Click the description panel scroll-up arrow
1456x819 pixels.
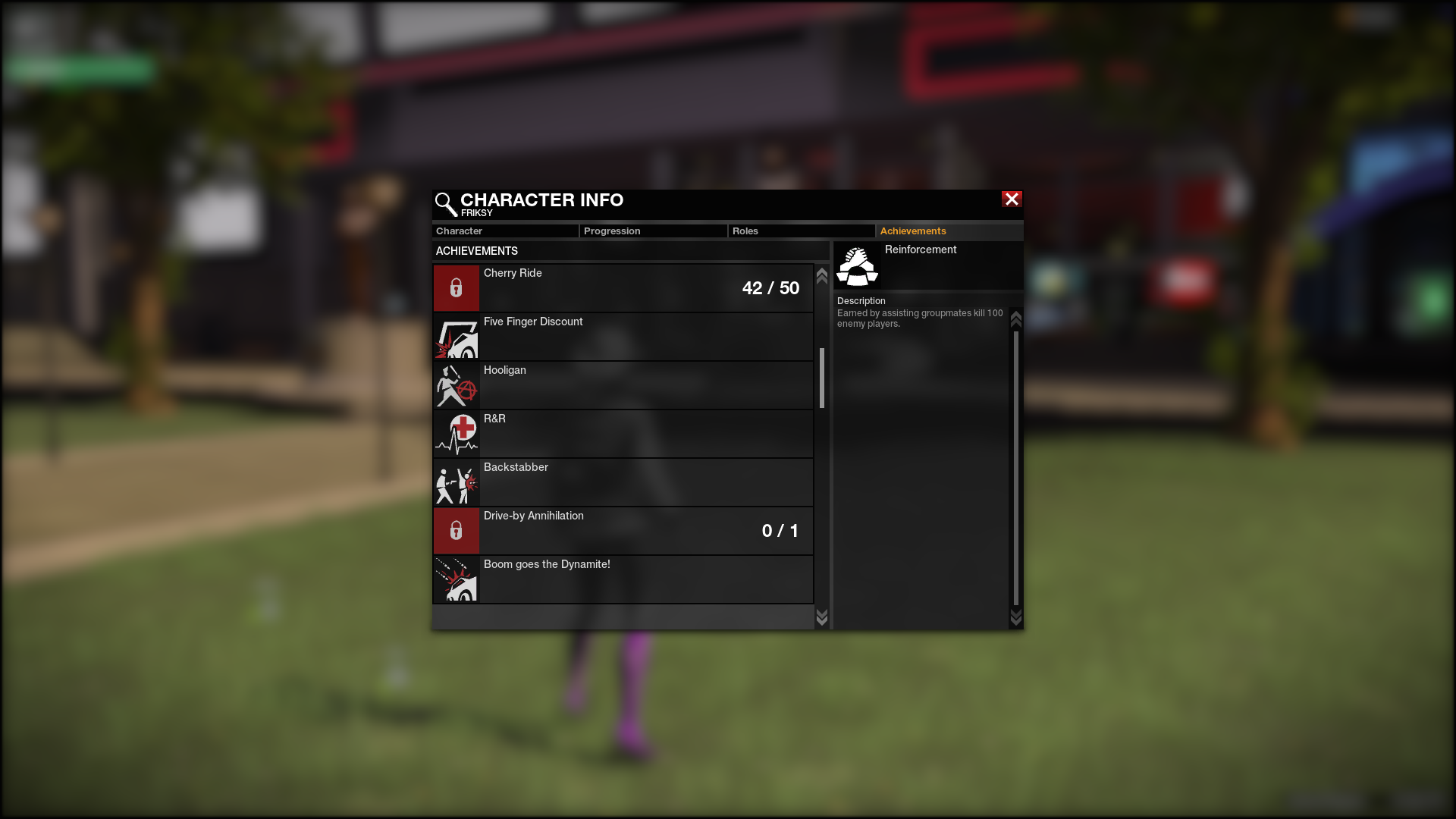click(x=1016, y=319)
